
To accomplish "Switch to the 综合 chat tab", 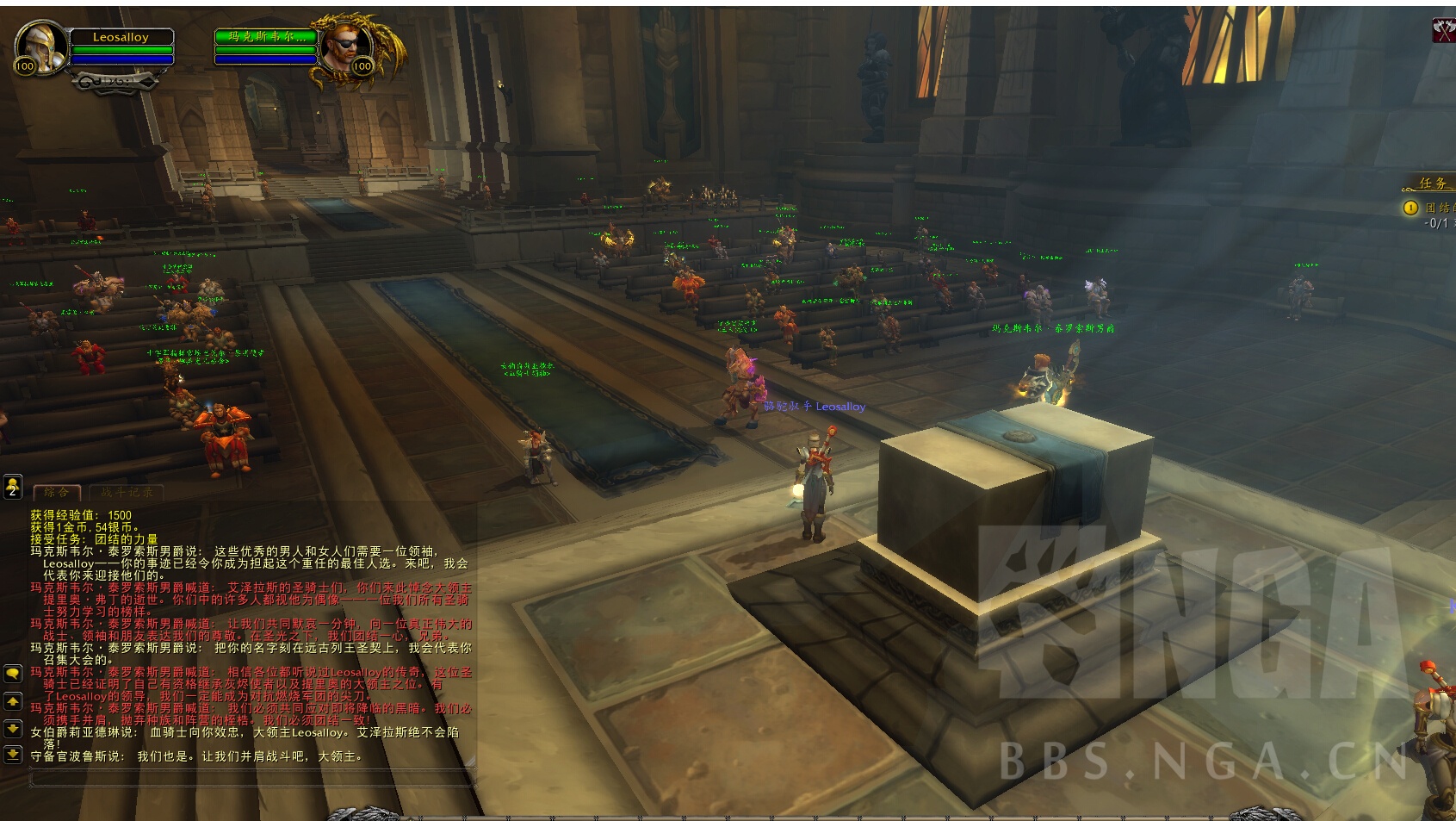I will [57, 492].
